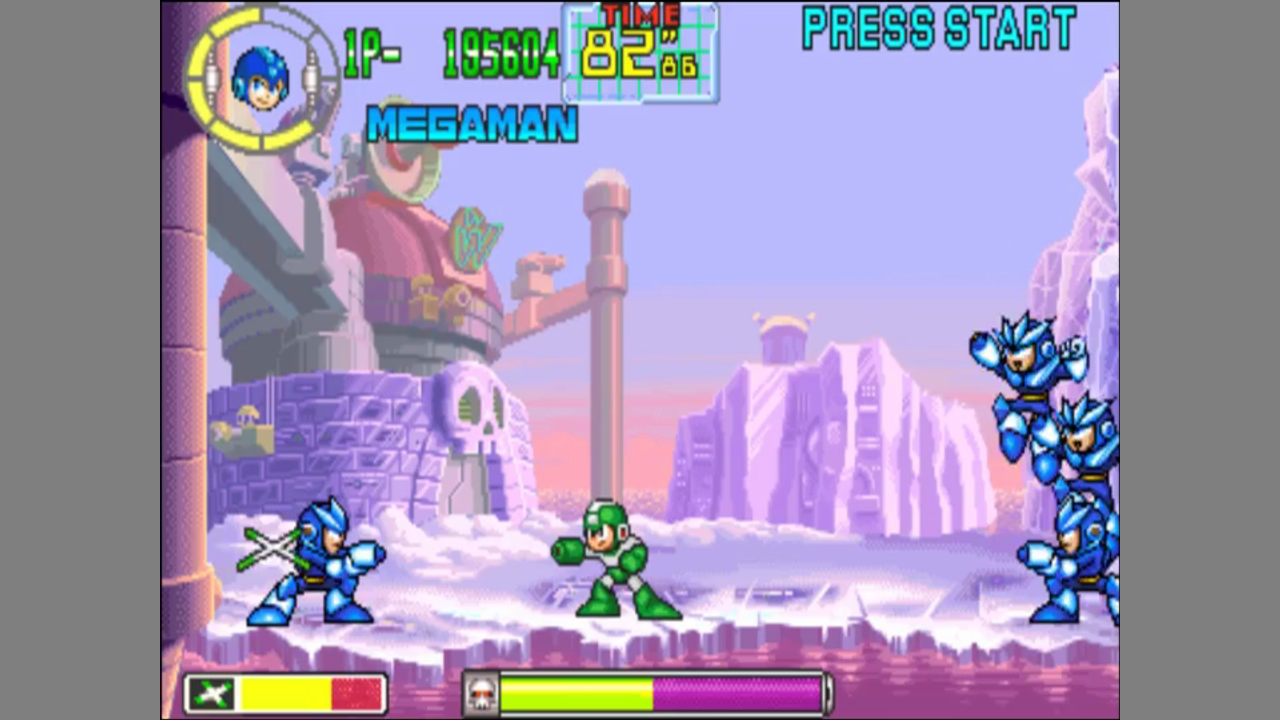This screenshot has height=720, width=1280.
Task: Click the Mega Man portrait icon
Action: (x=260, y=77)
